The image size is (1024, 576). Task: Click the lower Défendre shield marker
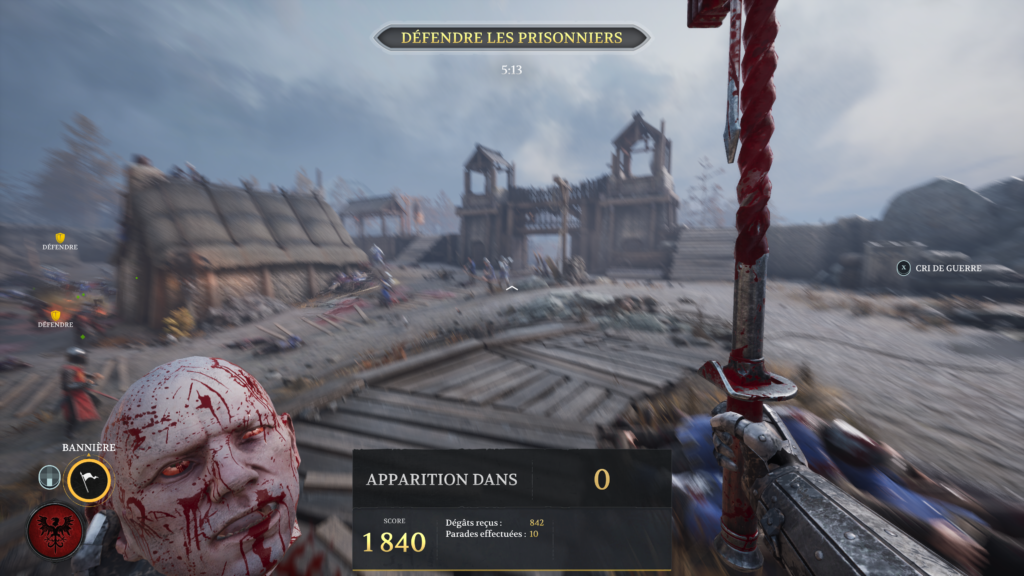point(56,316)
